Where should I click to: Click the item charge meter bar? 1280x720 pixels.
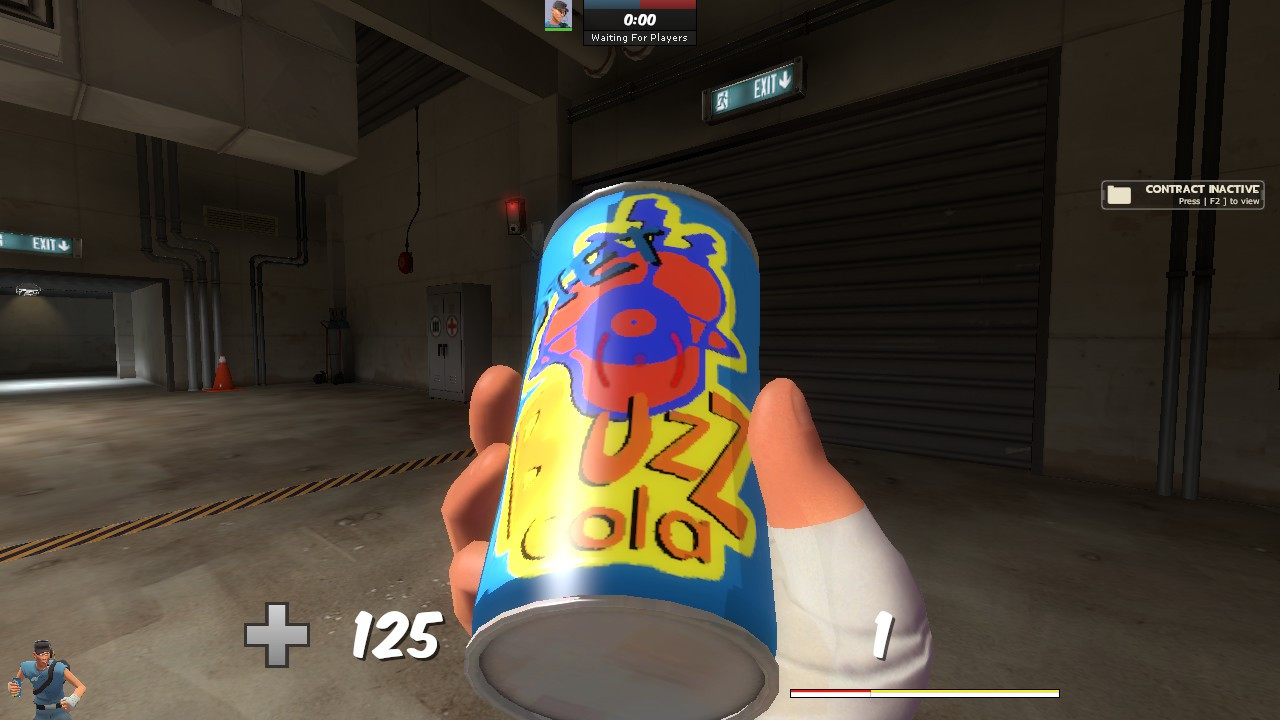pos(925,690)
